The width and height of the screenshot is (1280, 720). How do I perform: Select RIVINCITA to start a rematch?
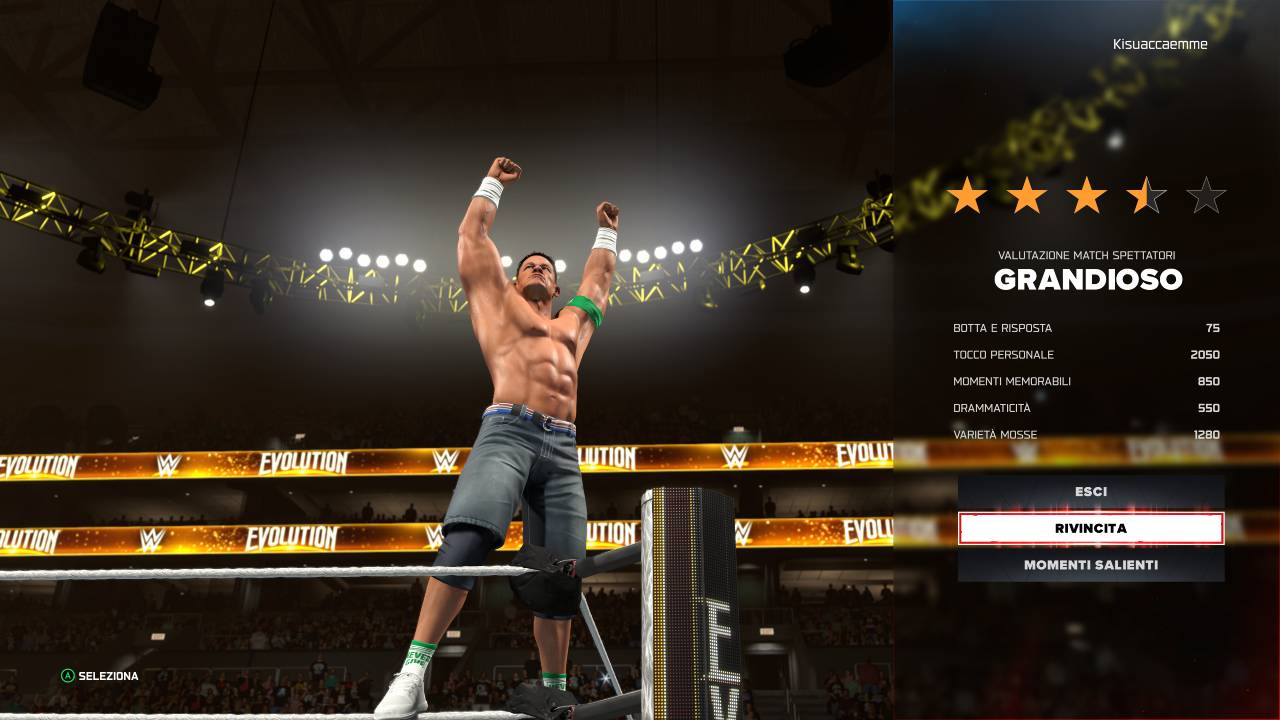[x=1090, y=528]
